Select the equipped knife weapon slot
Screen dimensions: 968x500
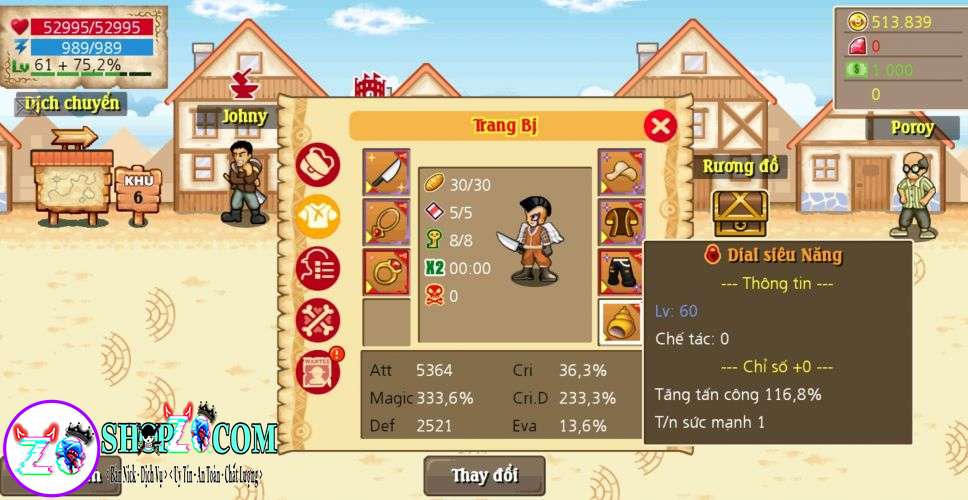386,172
